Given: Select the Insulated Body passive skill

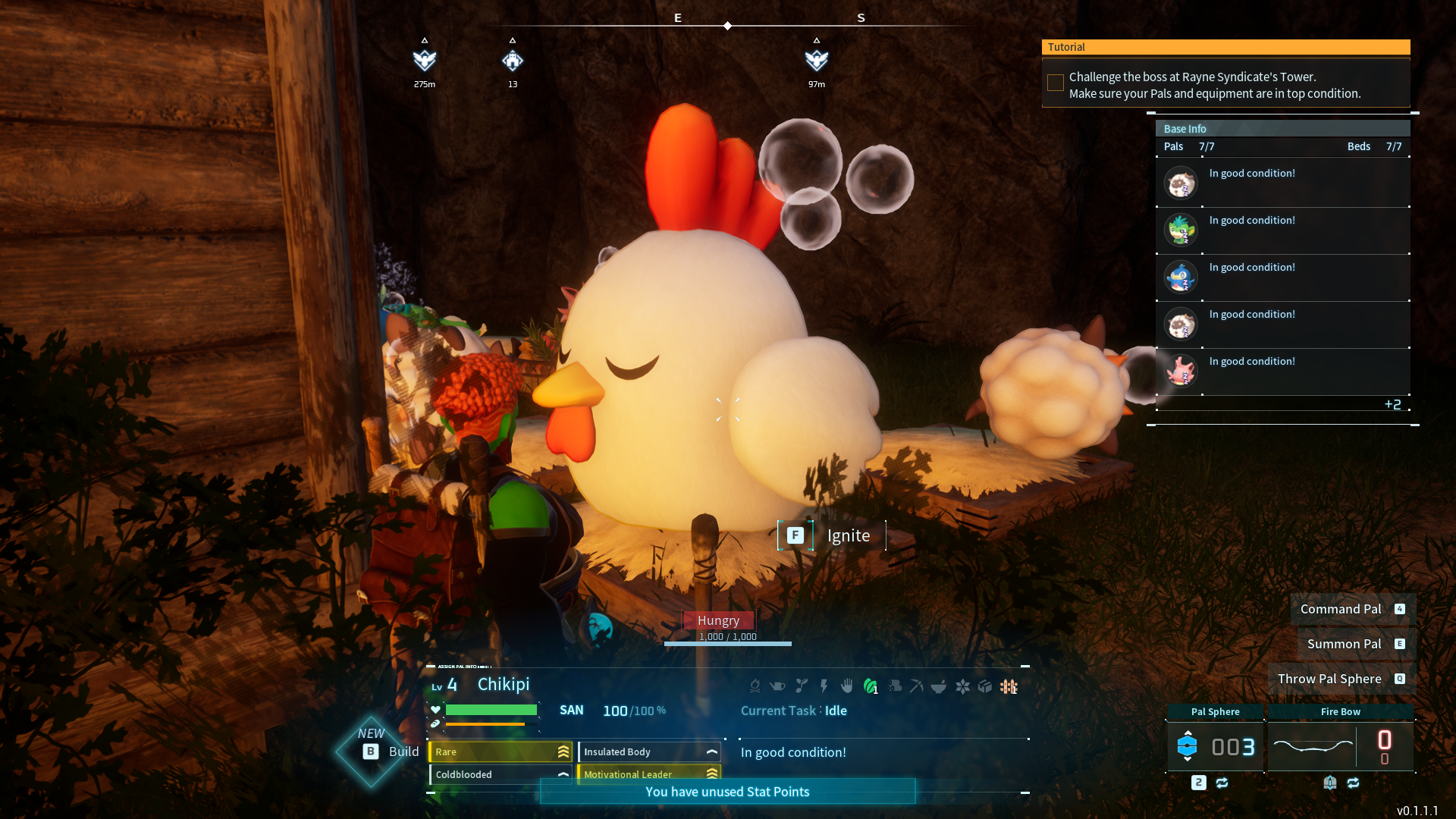Looking at the screenshot, I should pos(649,752).
